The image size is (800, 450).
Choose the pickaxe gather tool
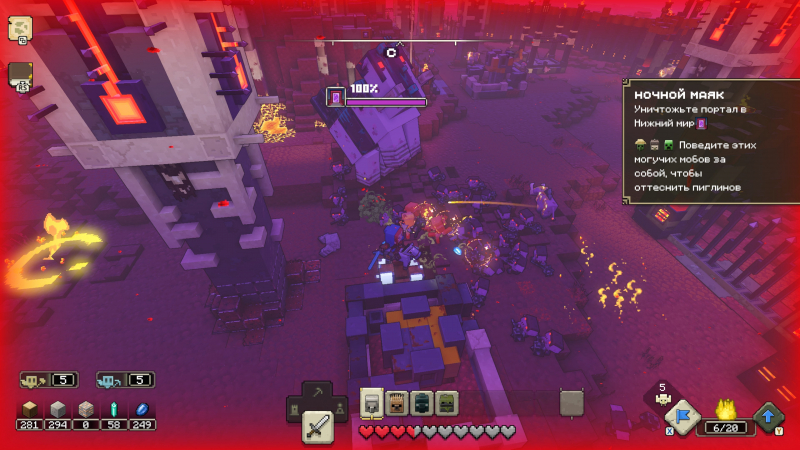tap(317, 394)
